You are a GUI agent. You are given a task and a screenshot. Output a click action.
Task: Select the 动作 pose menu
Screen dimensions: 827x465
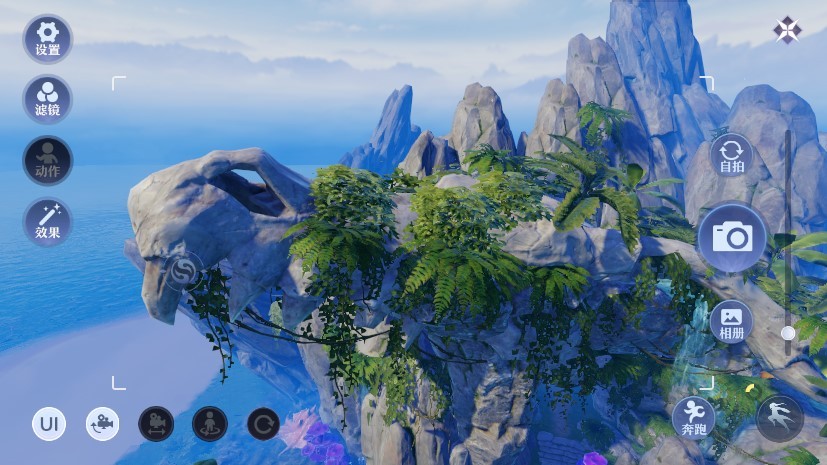[47, 160]
